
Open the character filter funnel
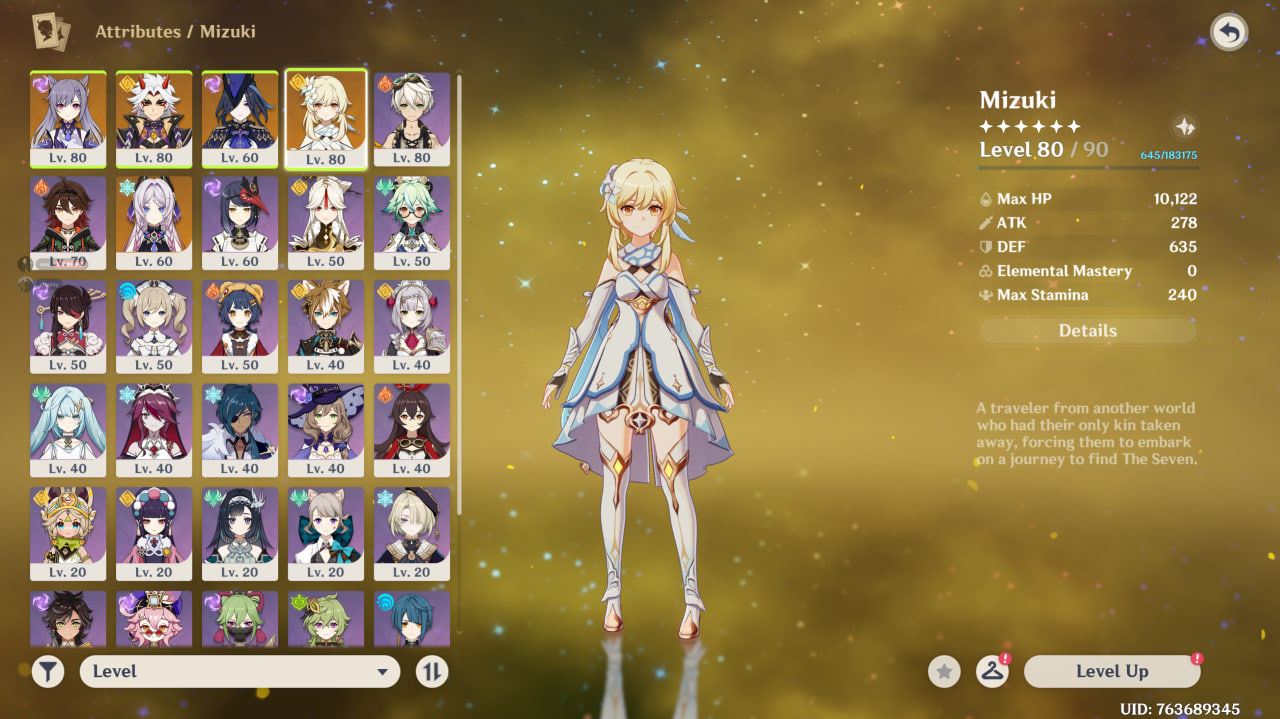47,672
